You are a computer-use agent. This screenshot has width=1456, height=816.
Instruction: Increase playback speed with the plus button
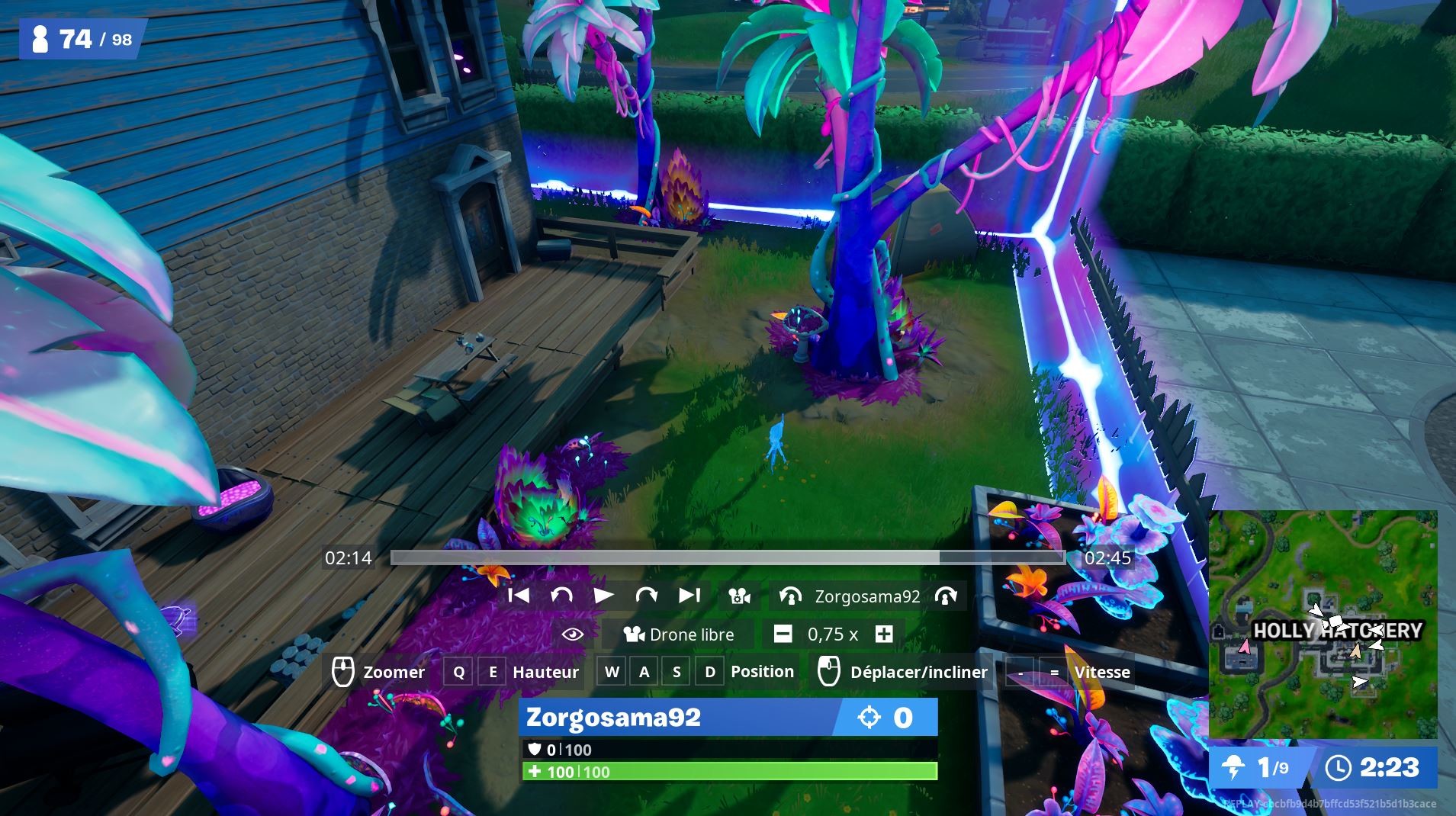[884, 634]
